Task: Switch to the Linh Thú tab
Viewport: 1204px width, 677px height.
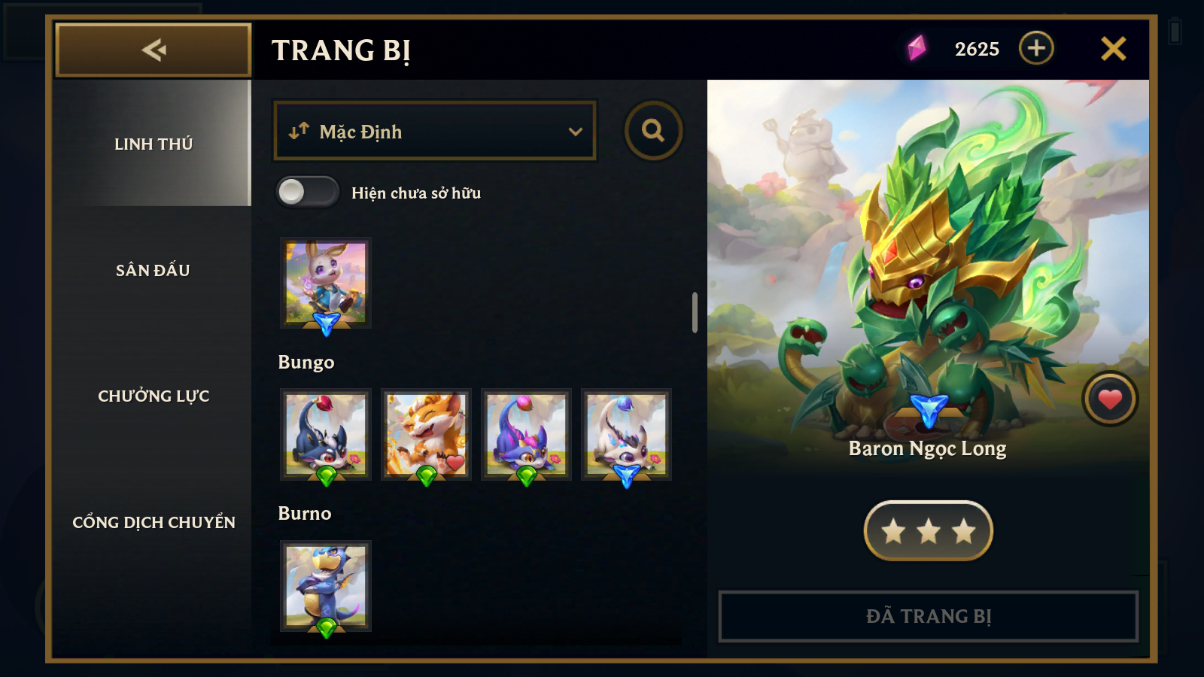Action: 153,144
